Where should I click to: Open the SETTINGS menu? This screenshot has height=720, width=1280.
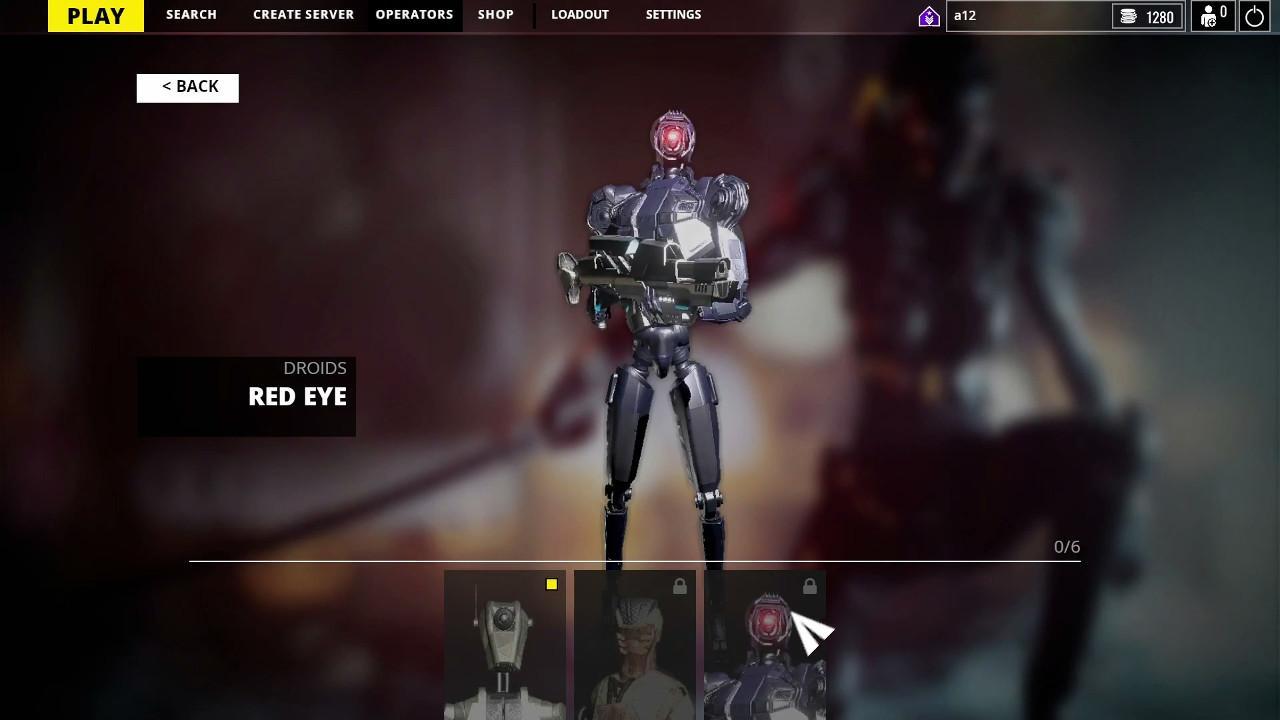(673, 15)
